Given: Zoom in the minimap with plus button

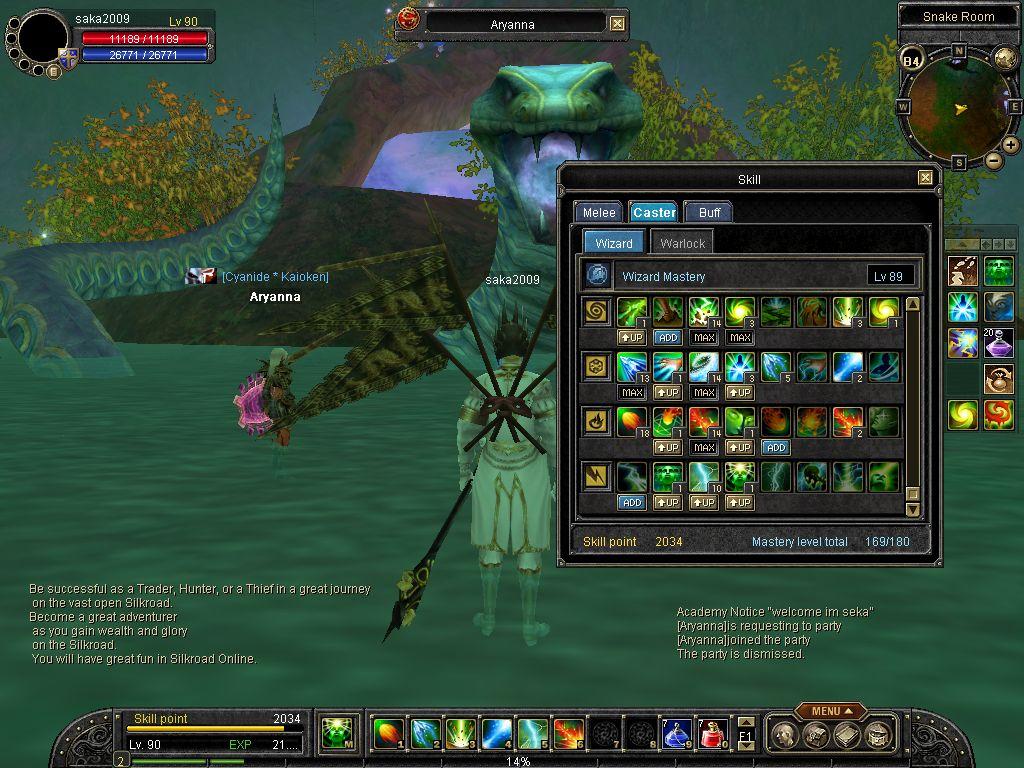Looking at the screenshot, I should tap(1011, 145).
